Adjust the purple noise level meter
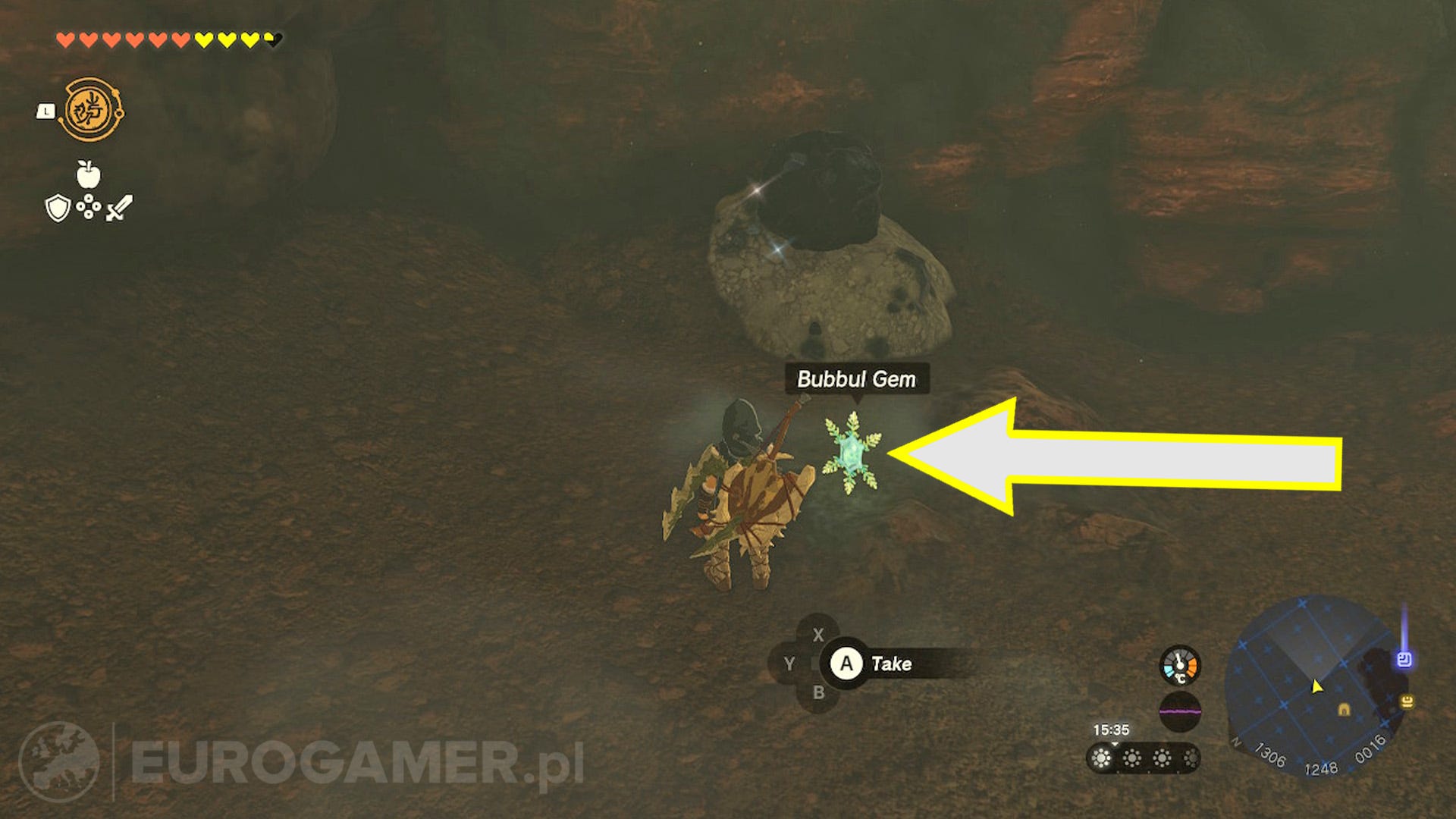 1181,712
